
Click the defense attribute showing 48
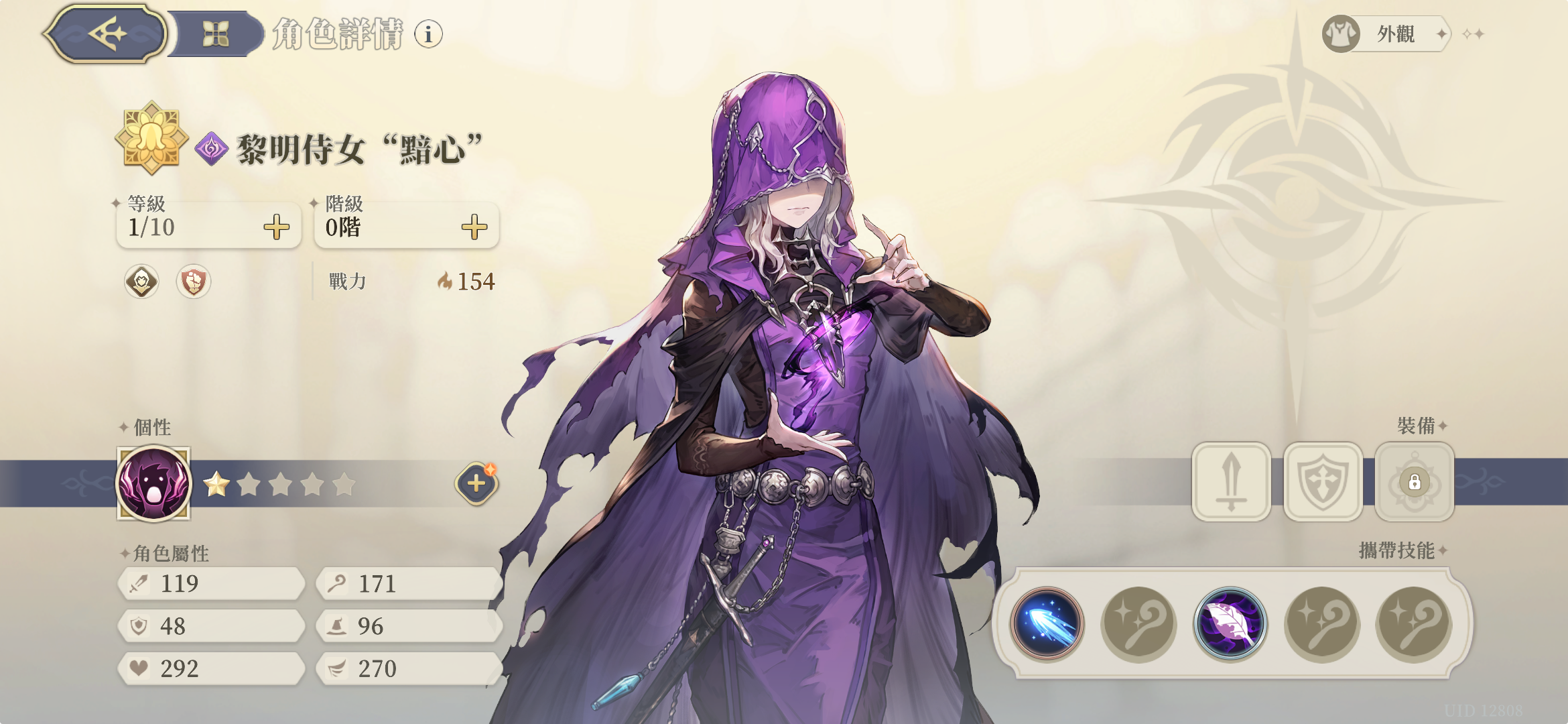point(211,626)
